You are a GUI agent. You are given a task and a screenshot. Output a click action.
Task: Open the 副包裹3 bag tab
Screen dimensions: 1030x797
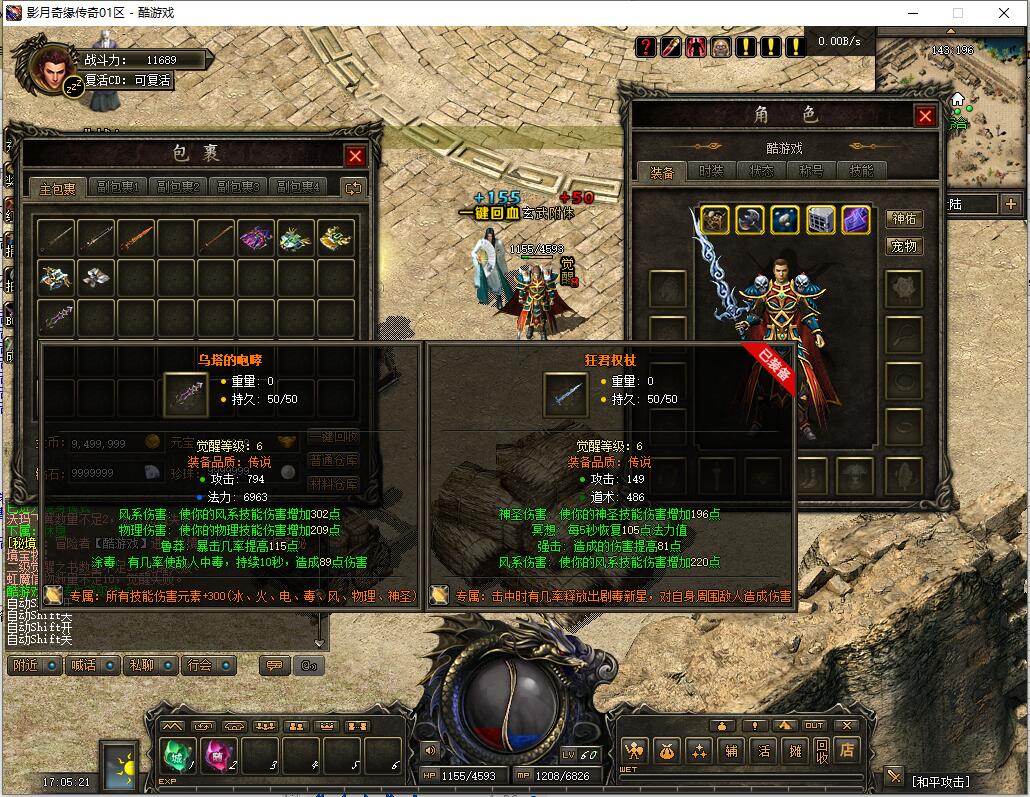pos(238,187)
